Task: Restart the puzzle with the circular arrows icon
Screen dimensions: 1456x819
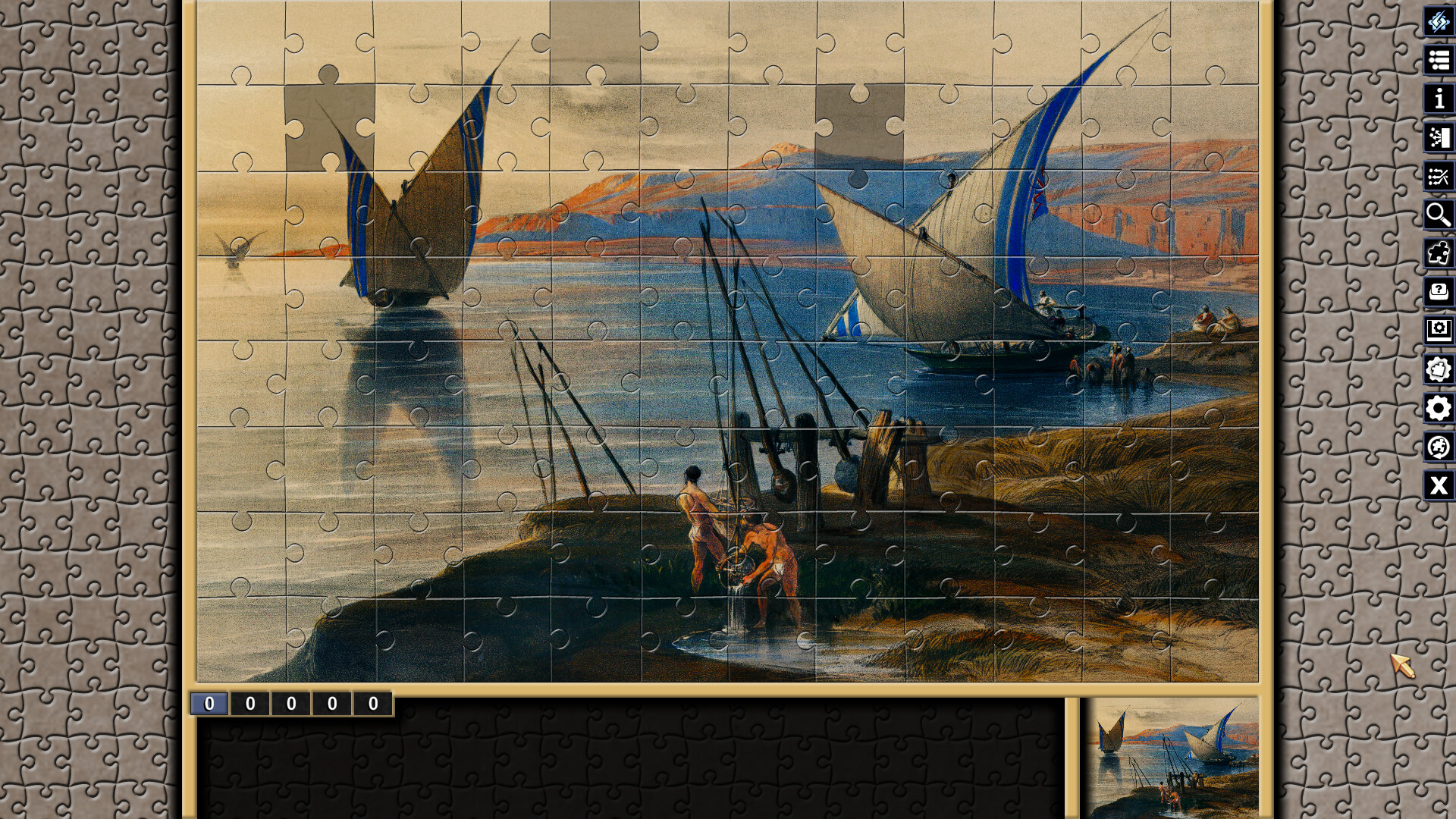Action: coord(1437,445)
